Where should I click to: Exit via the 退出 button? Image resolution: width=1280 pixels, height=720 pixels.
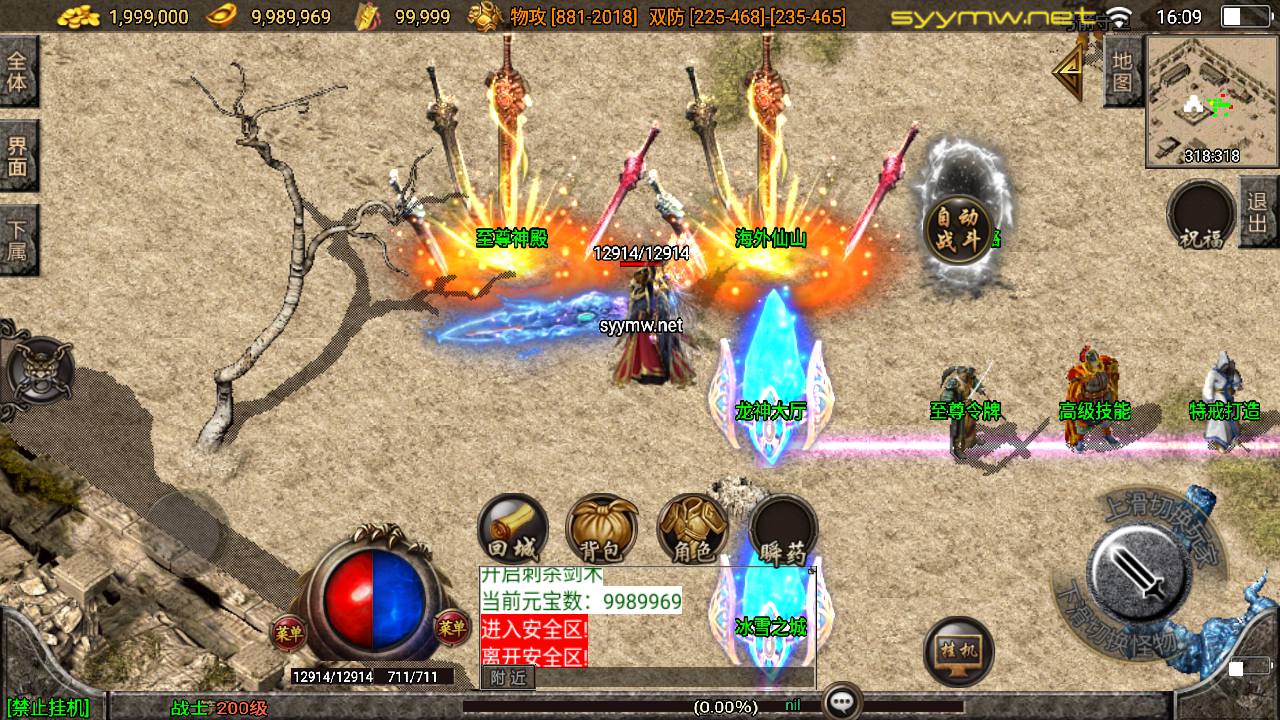pyautogui.click(x=1258, y=211)
